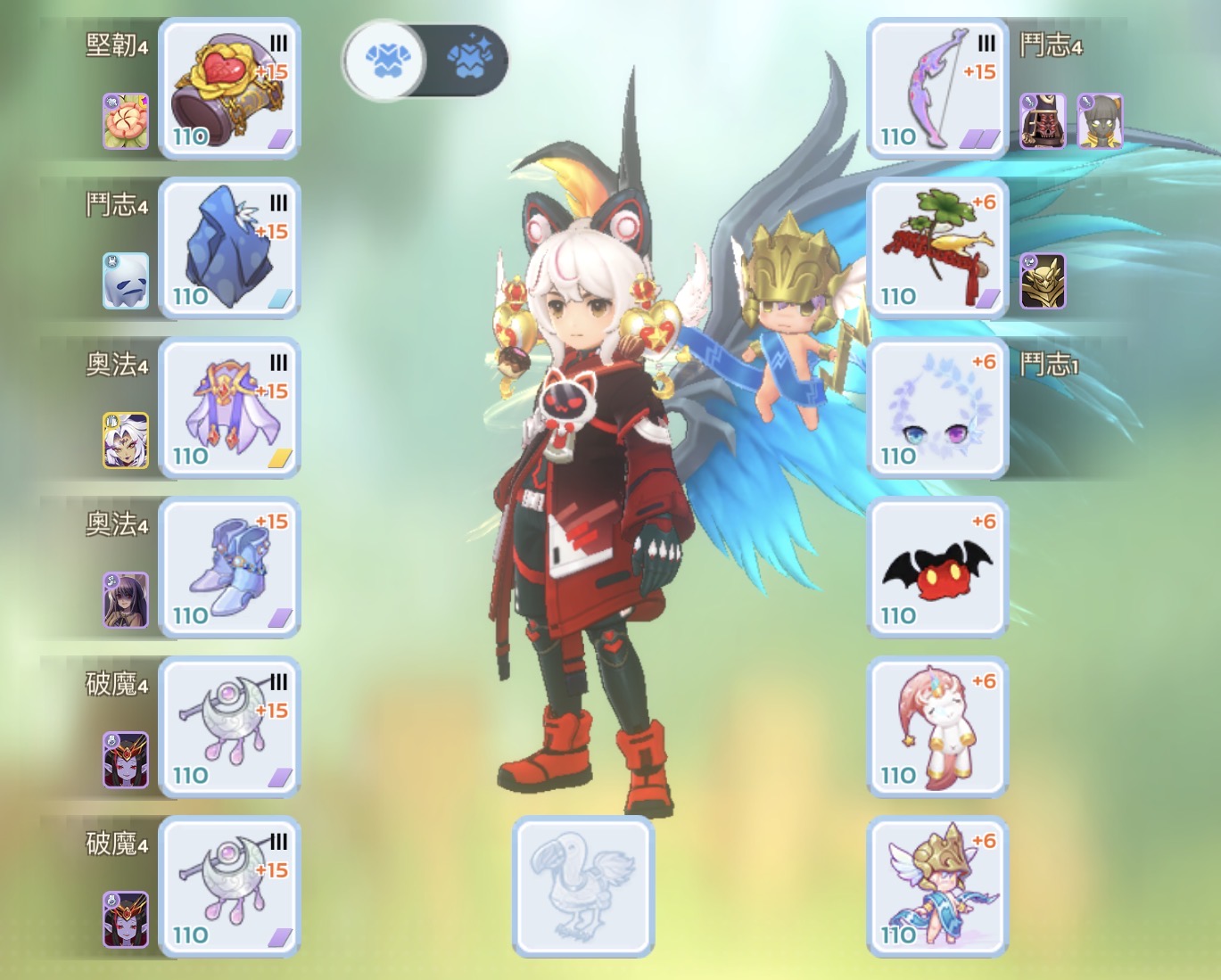Viewport: 1221px width, 980px height.
Task: Open the +15 bow weapon slot
Action: click(936, 89)
